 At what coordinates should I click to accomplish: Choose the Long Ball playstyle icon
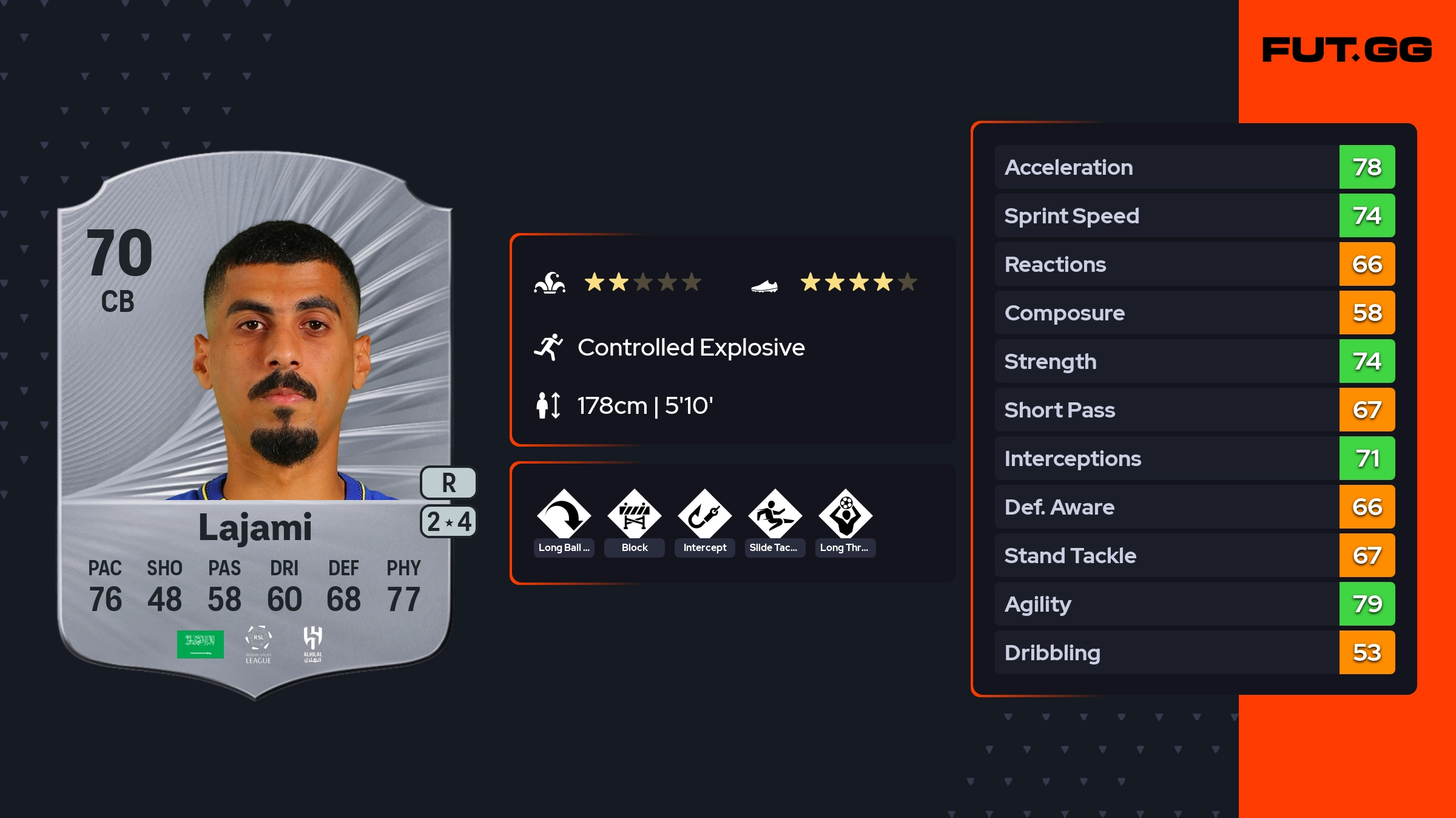pyautogui.click(x=564, y=515)
